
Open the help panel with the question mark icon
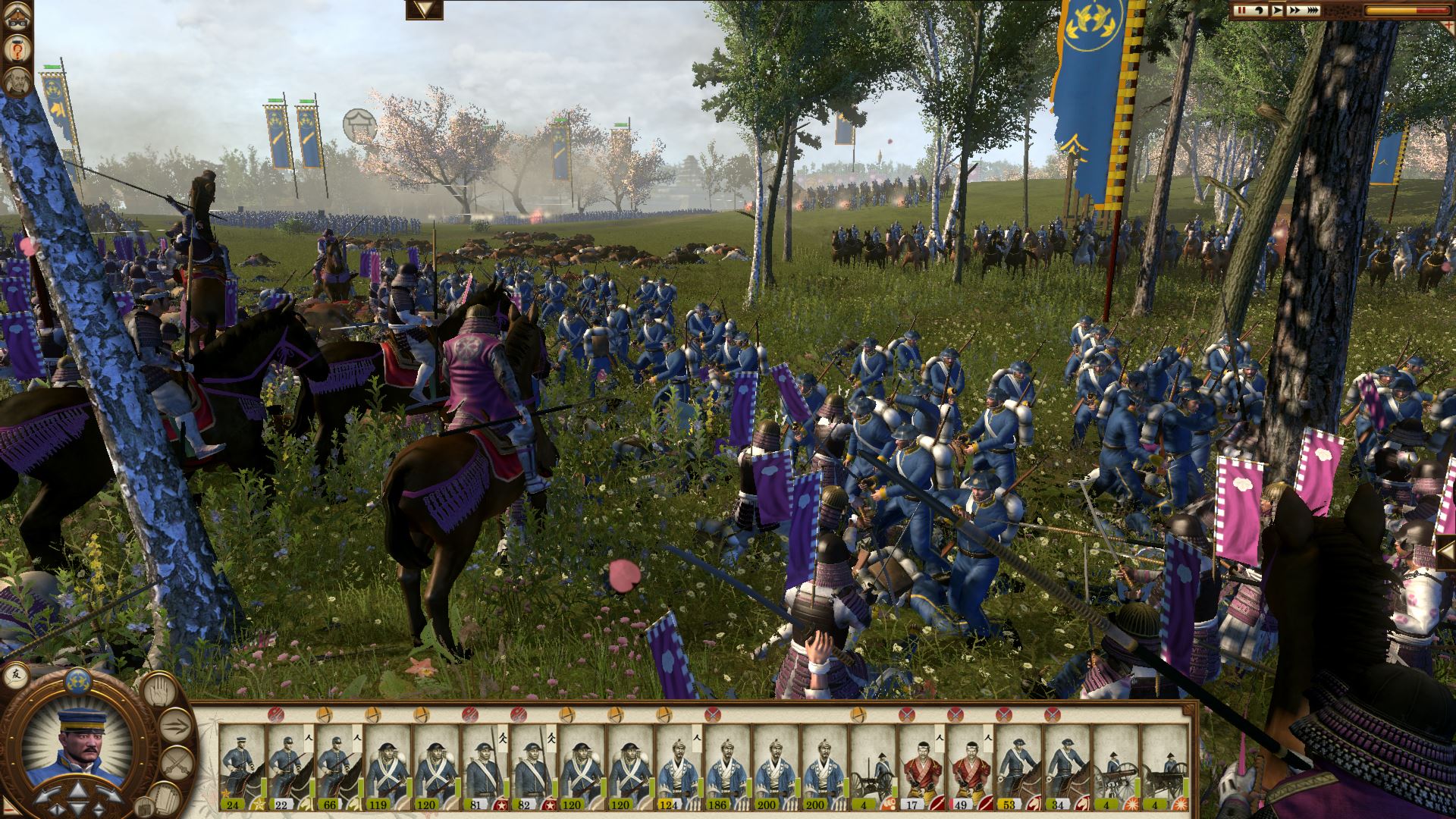tap(17, 47)
